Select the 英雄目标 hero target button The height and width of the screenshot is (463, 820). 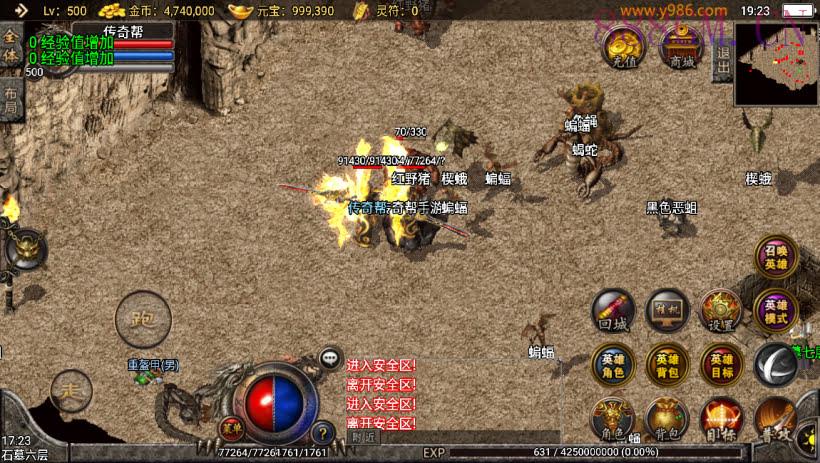[x=720, y=364]
